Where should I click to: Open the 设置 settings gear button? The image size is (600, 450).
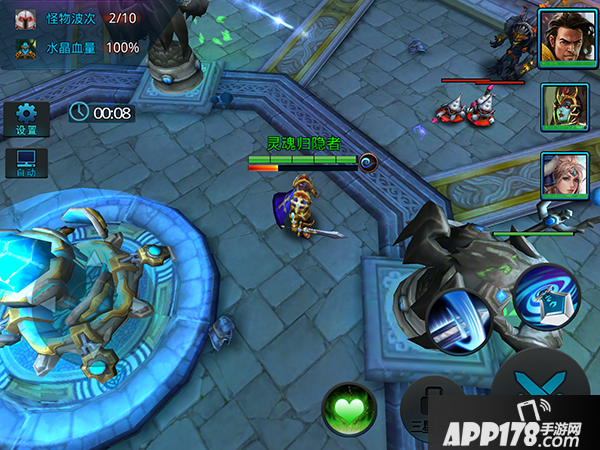tap(26, 118)
